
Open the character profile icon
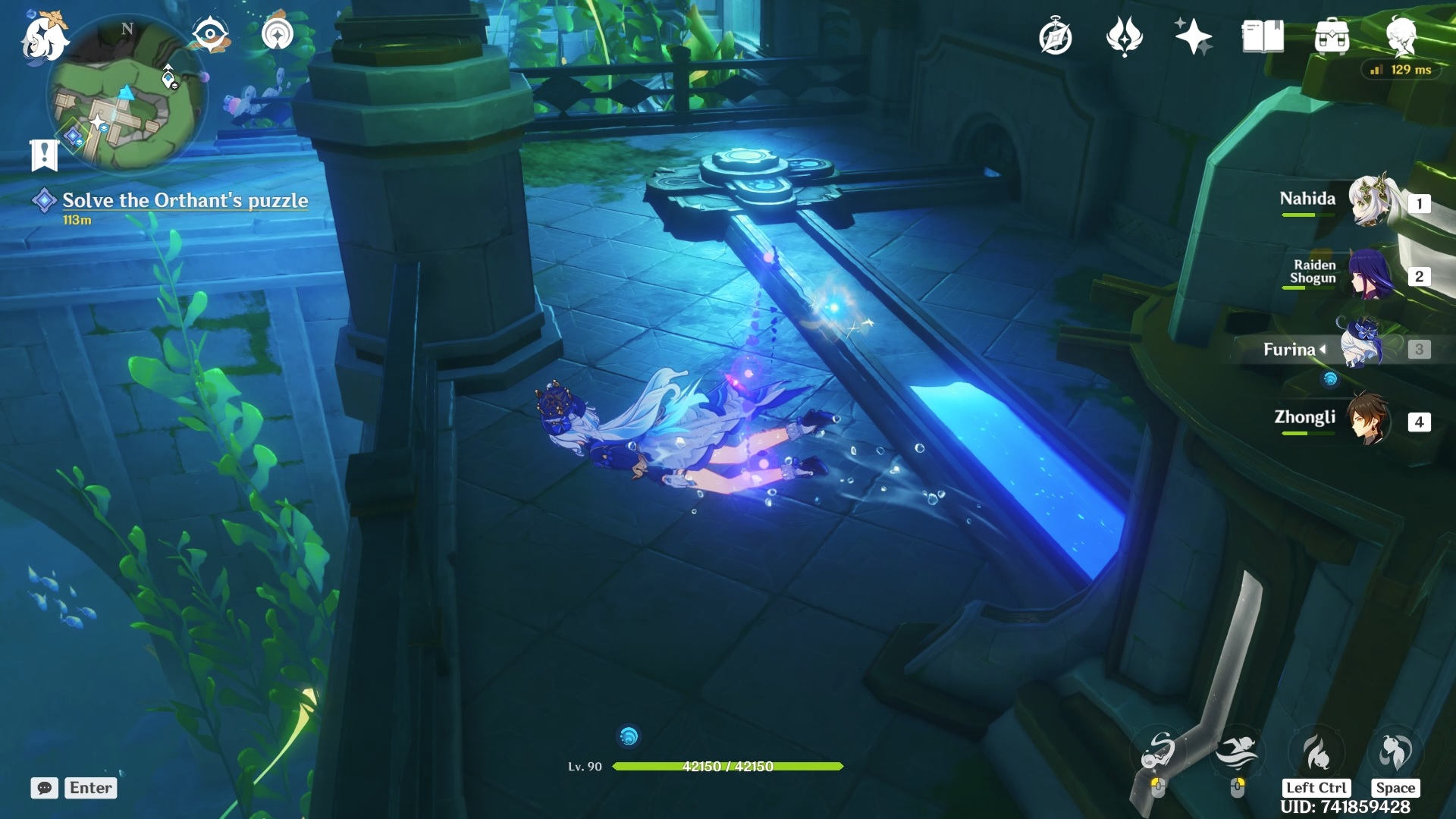[x=1401, y=36]
